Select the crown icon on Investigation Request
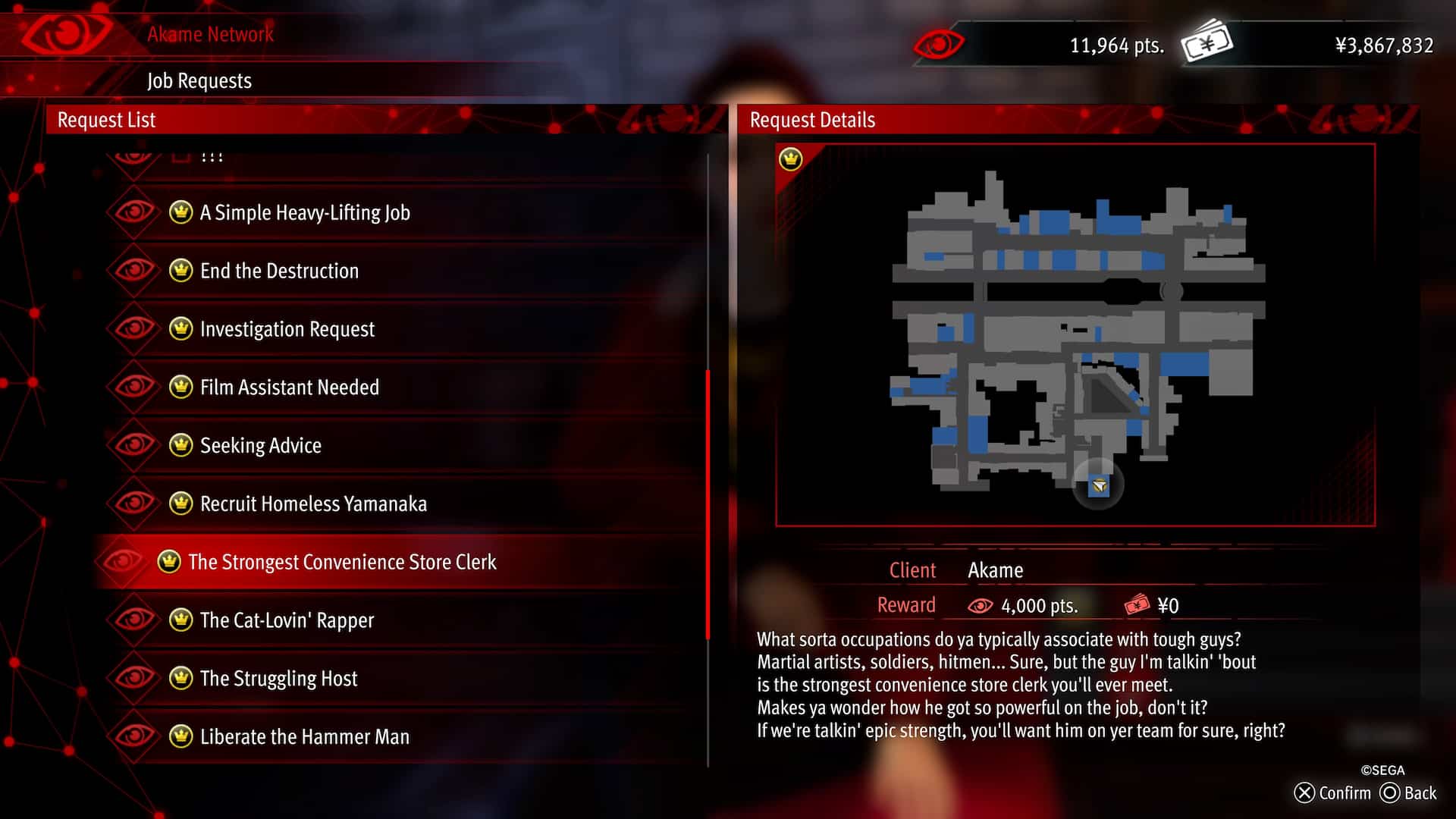 point(179,329)
